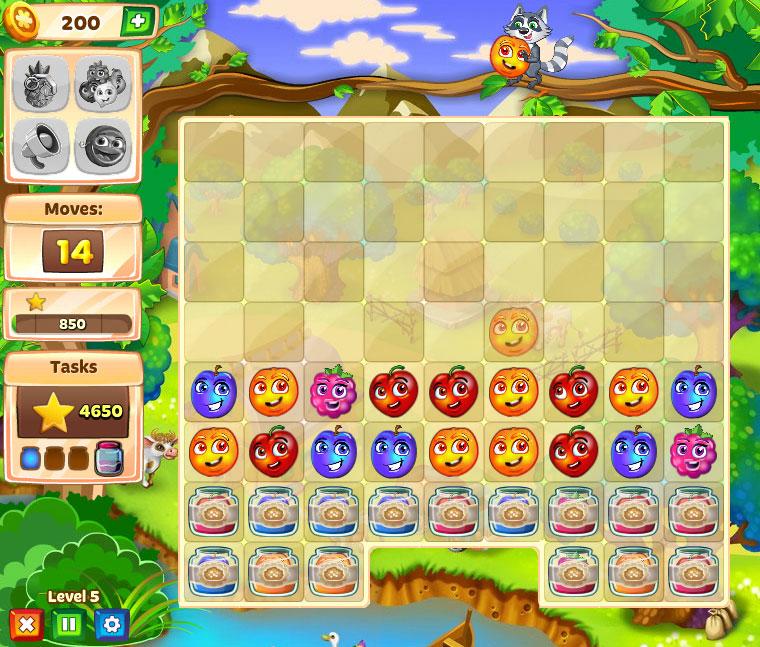Pause the game with the green button
This screenshot has height=647, width=760.
68,625
